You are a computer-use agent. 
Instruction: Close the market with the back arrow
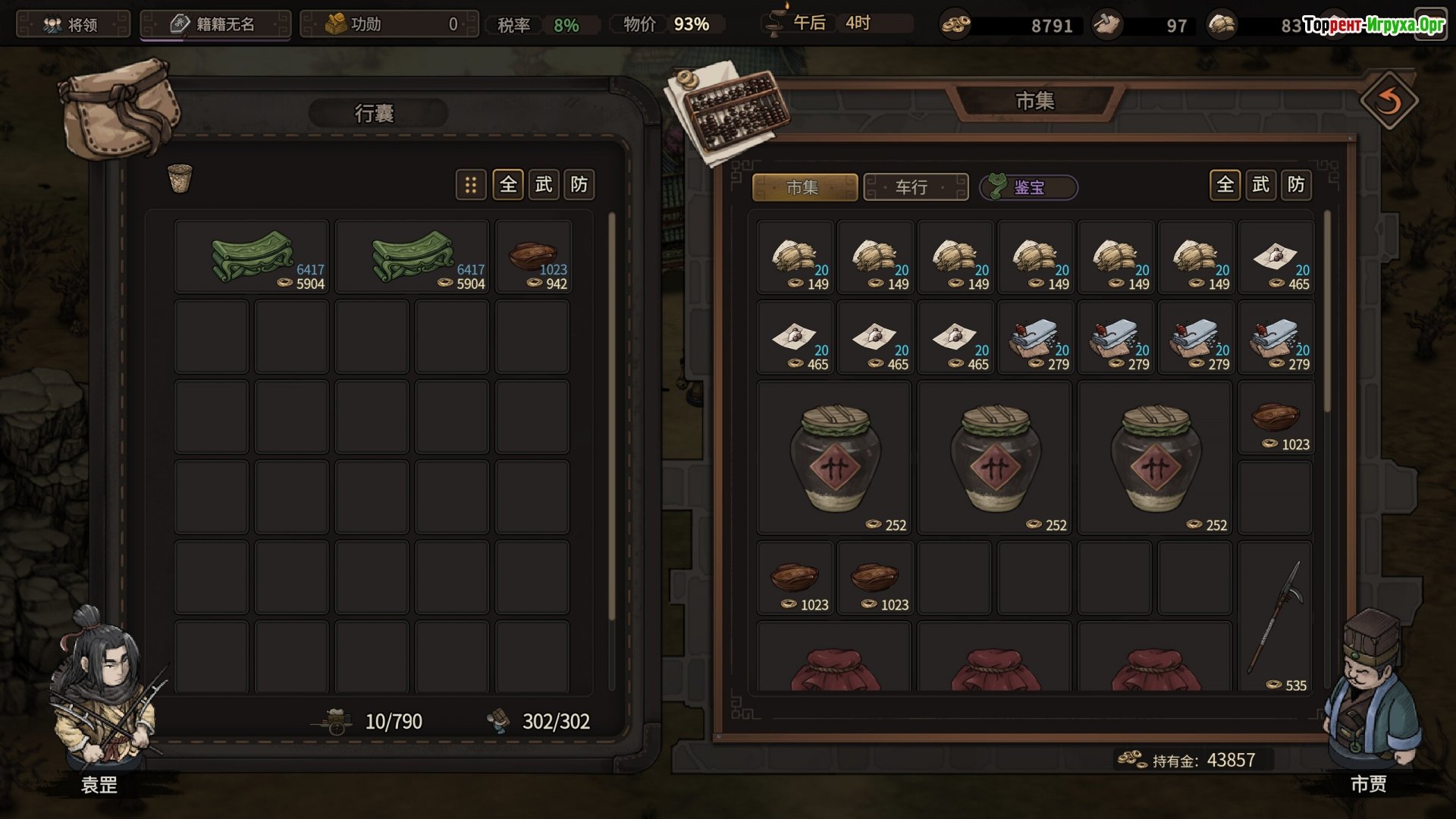[1388, 102]
